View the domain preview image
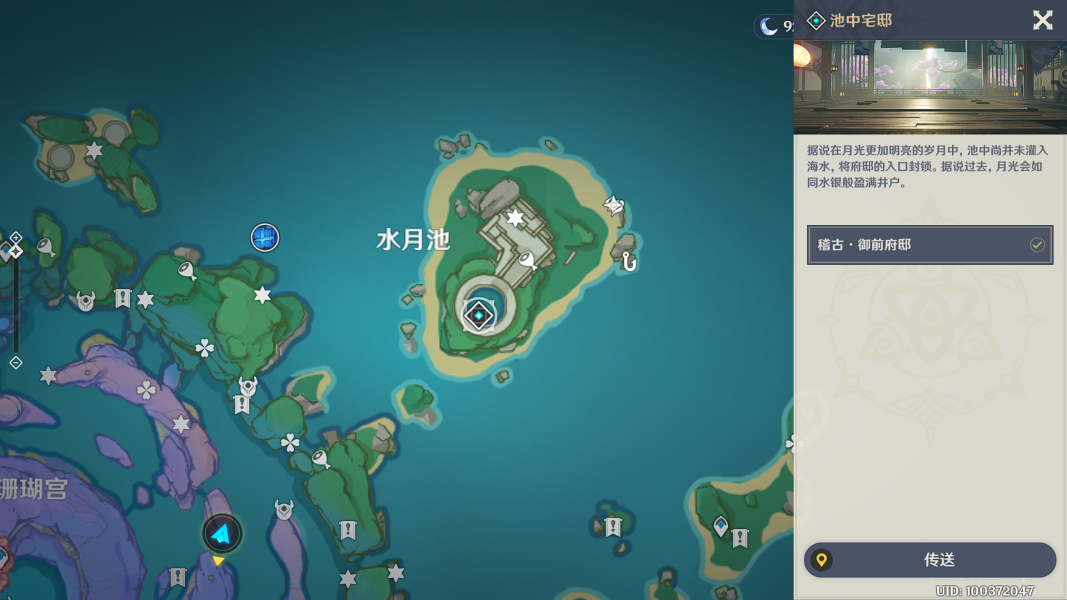The width and height of the screenshot is (1067, 600). point(930,87)
